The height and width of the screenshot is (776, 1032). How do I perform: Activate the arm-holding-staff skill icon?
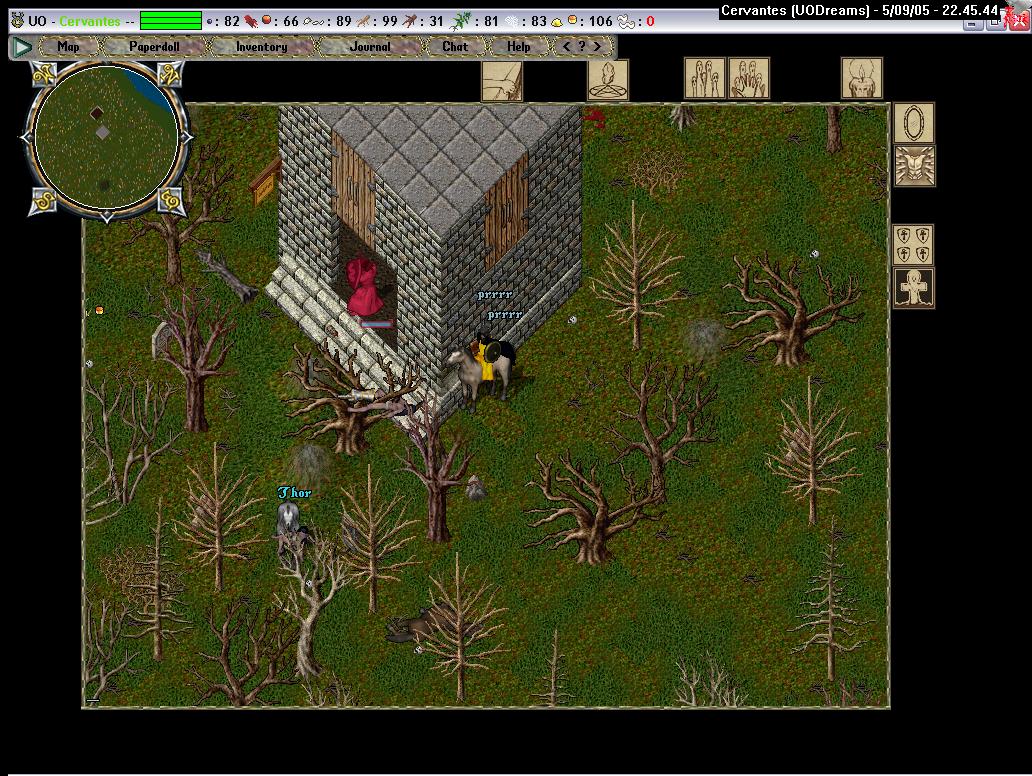502,80
